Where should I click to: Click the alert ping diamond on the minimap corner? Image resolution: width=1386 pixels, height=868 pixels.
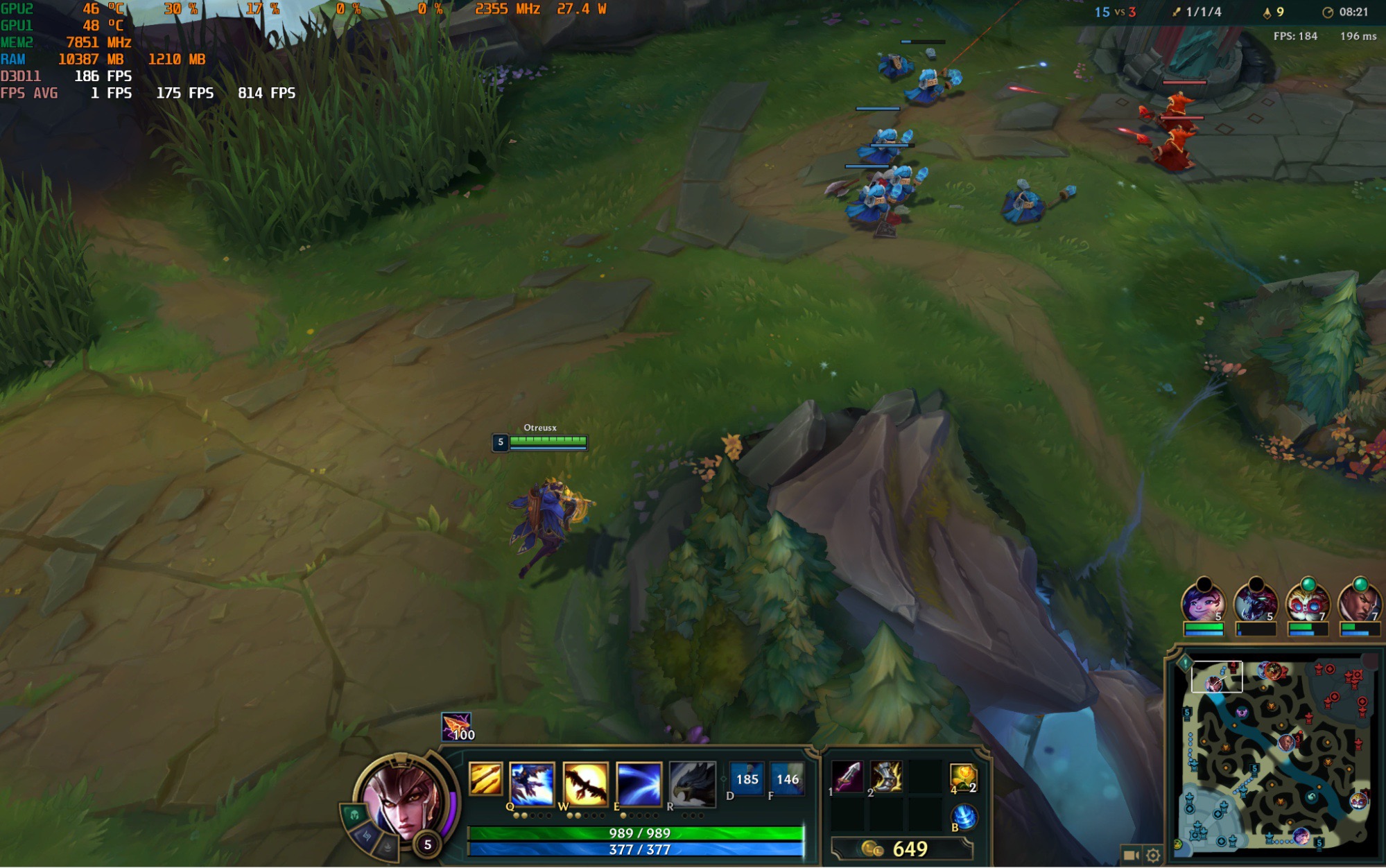tap(1185, 663)
